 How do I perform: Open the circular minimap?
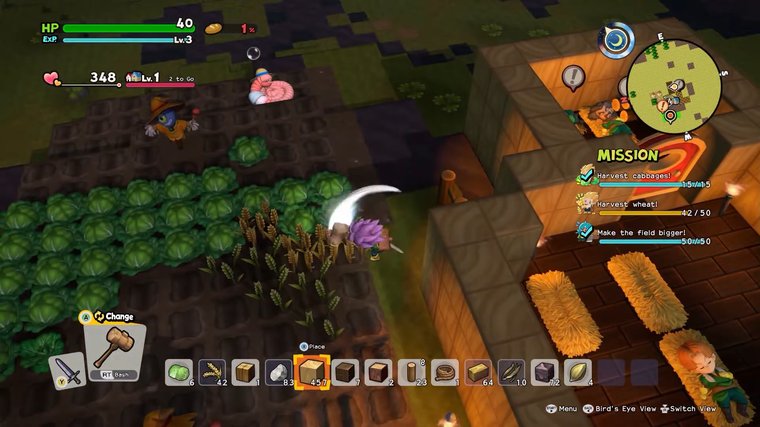pyautogui.click(x=675, y=87)
